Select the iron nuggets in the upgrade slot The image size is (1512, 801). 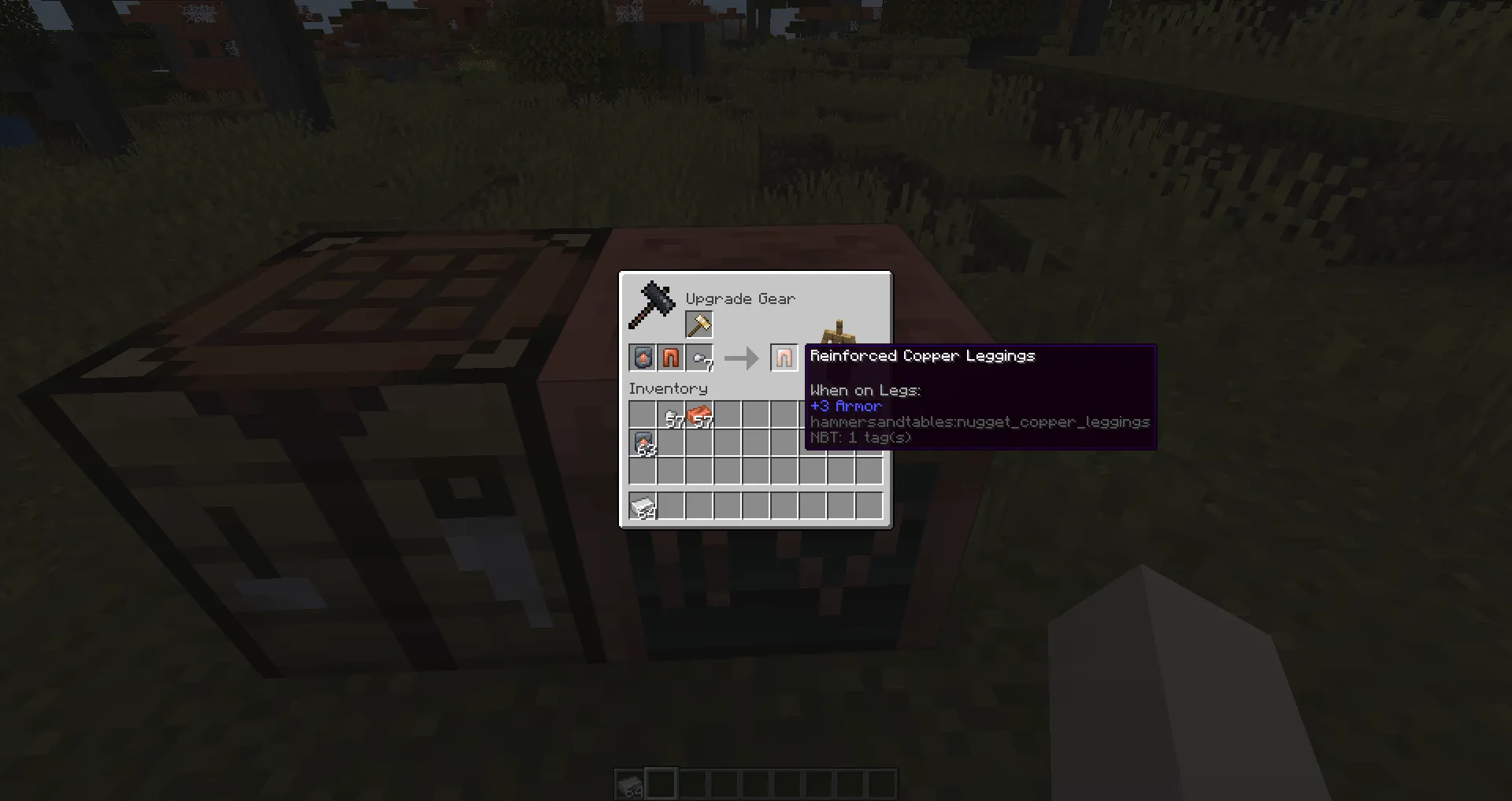click(x=699, y=358)
